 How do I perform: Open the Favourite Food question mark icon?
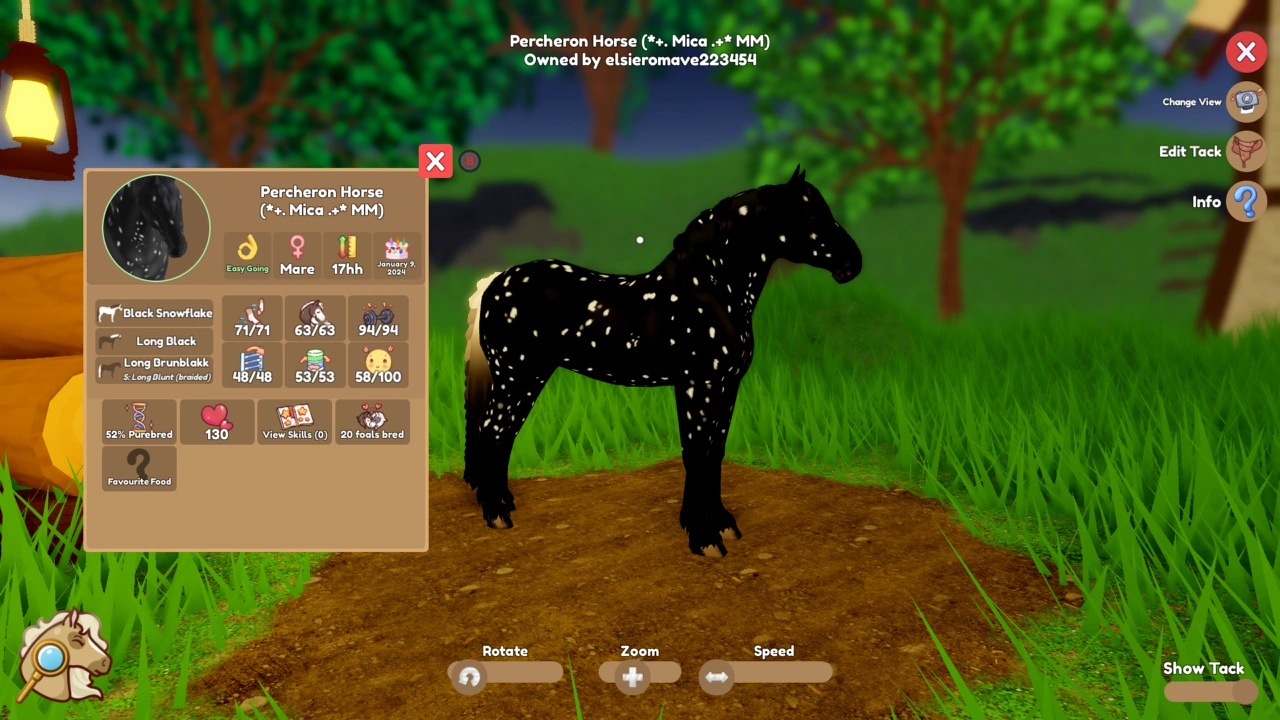(139, 465)
